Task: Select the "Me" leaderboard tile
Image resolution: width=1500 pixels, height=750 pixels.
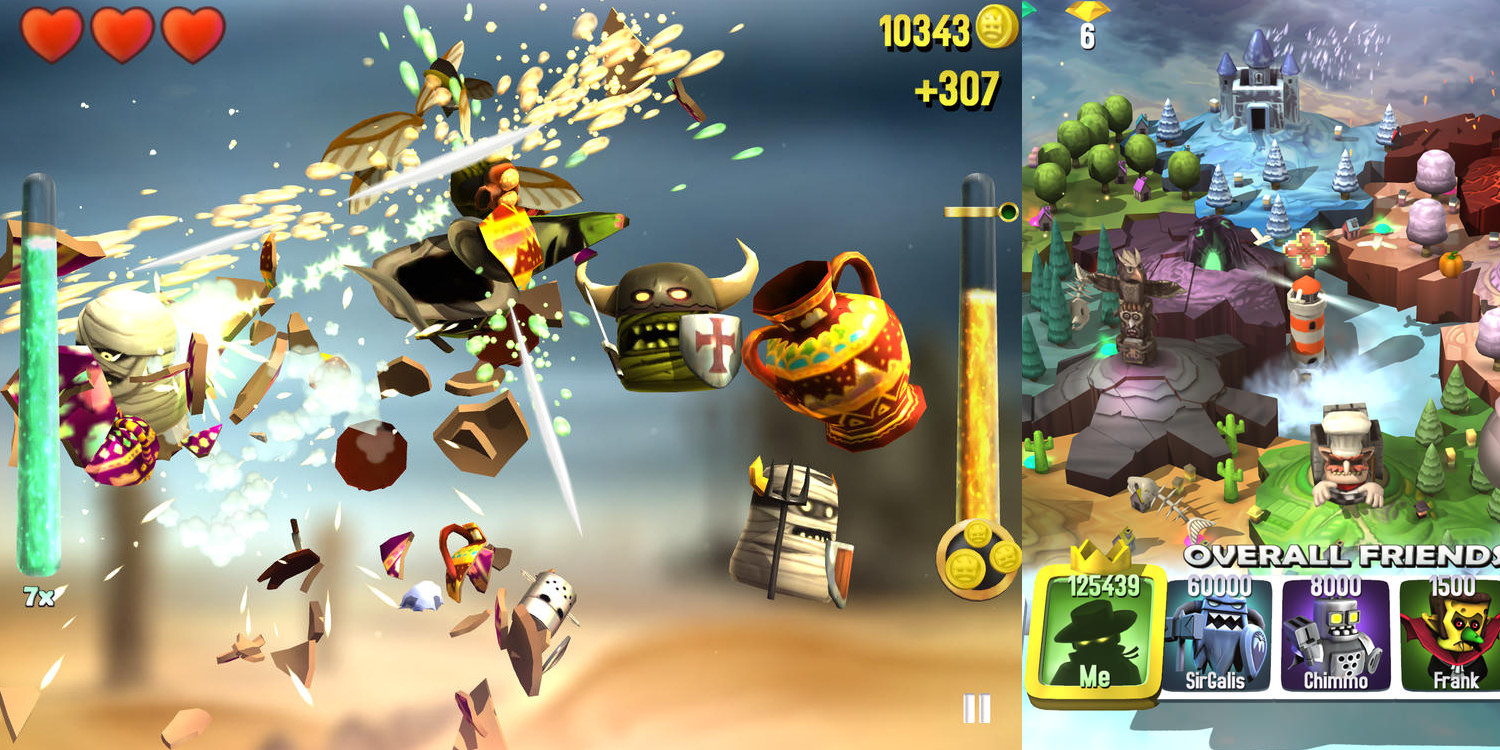Action: point(1096,633)
